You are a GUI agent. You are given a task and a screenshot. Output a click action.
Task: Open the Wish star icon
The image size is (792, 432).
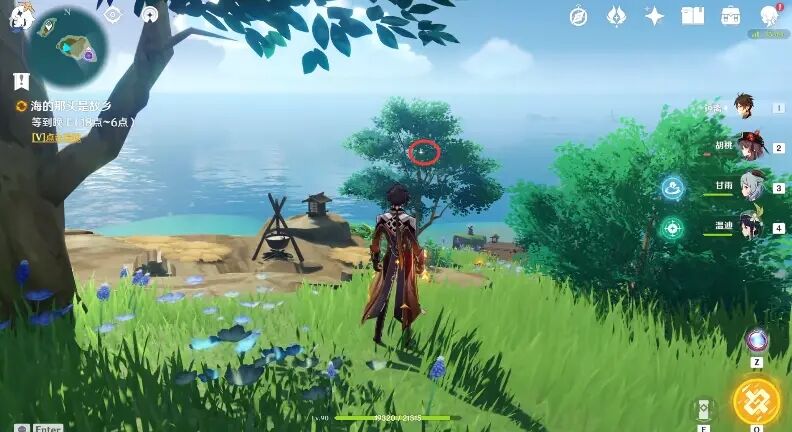click(x=655, y=16)
